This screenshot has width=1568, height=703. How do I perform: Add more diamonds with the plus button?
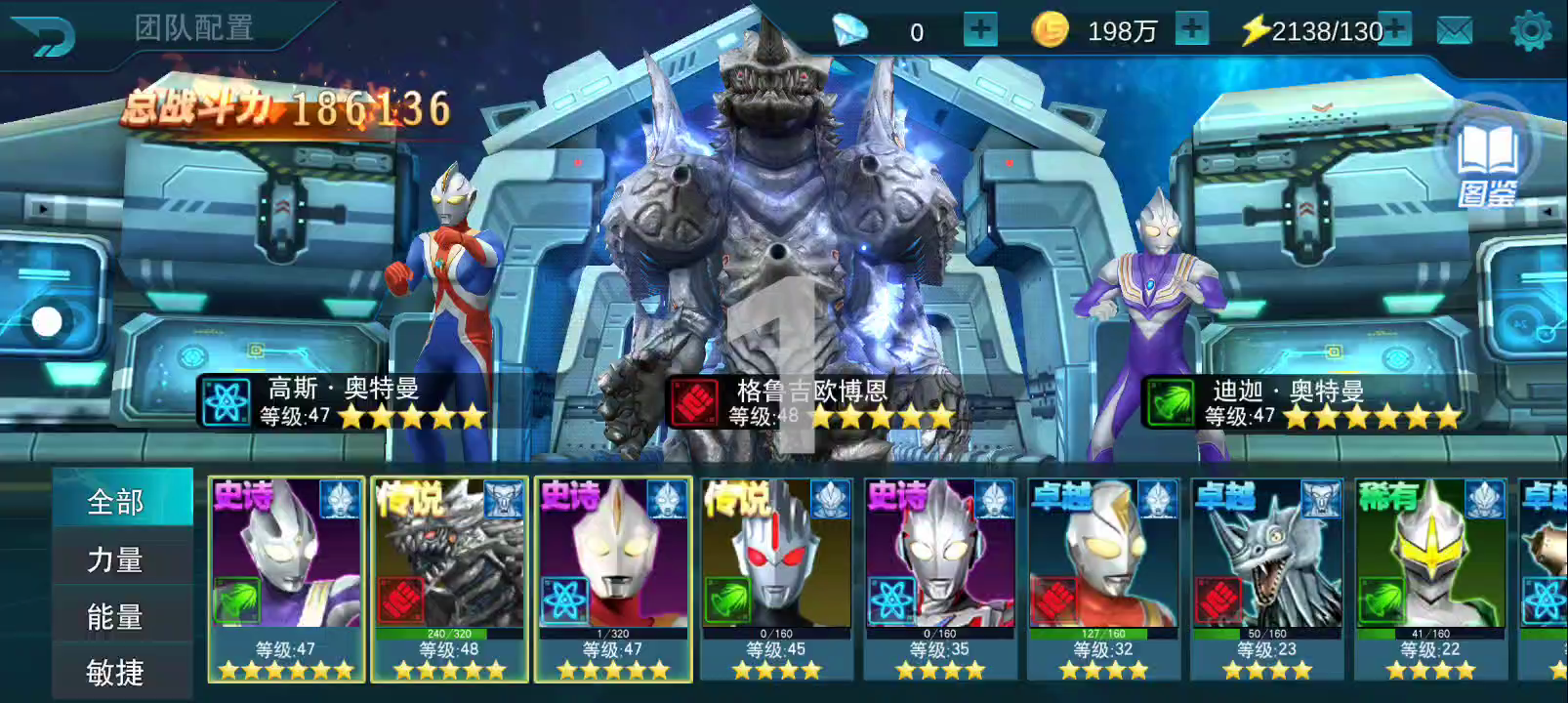(979, 30)
